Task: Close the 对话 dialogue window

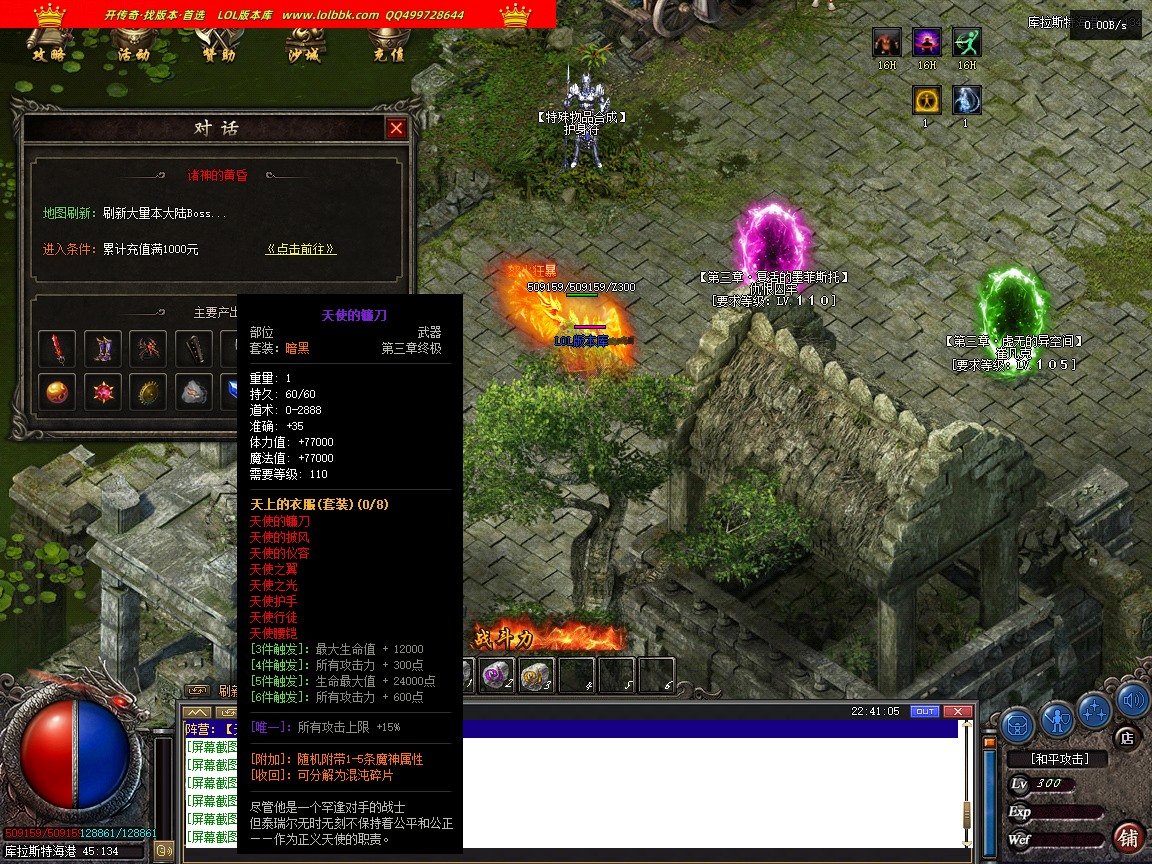Action: [x=397, y=128]
